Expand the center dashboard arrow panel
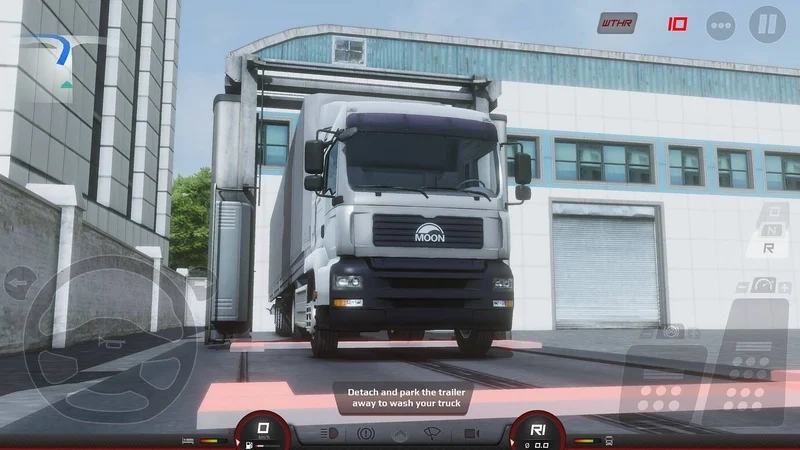800x450 pixels. click(399, 435)
